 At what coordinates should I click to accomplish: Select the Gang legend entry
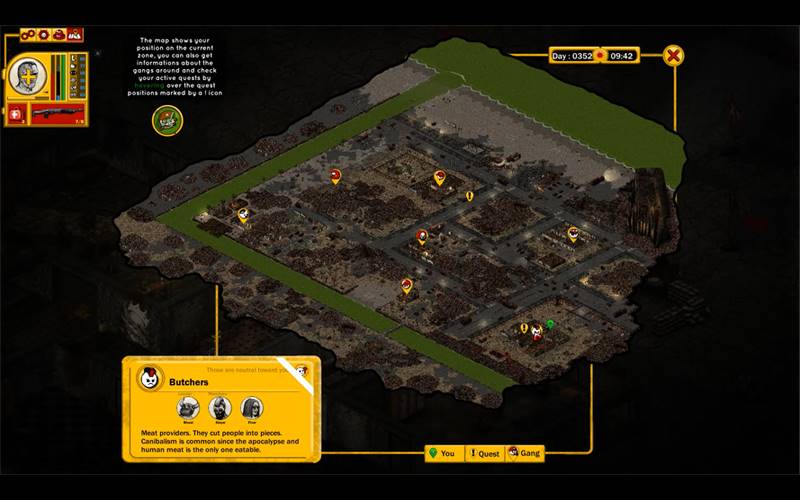tap(525, 453)
